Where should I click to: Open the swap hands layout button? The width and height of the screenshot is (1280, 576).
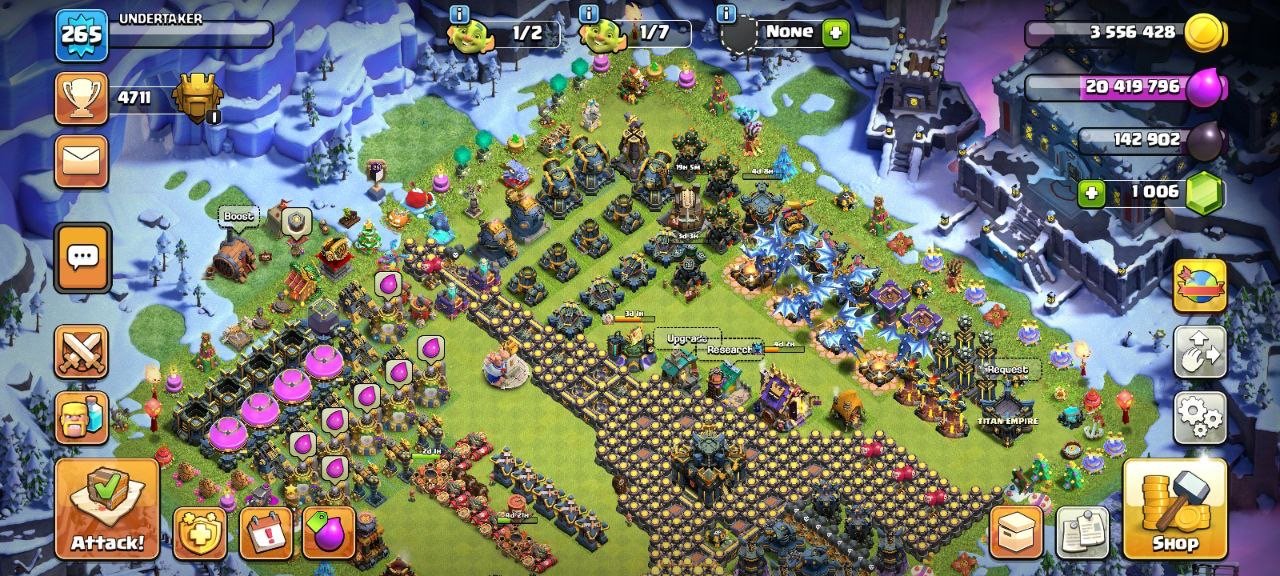pos(1199,352)
